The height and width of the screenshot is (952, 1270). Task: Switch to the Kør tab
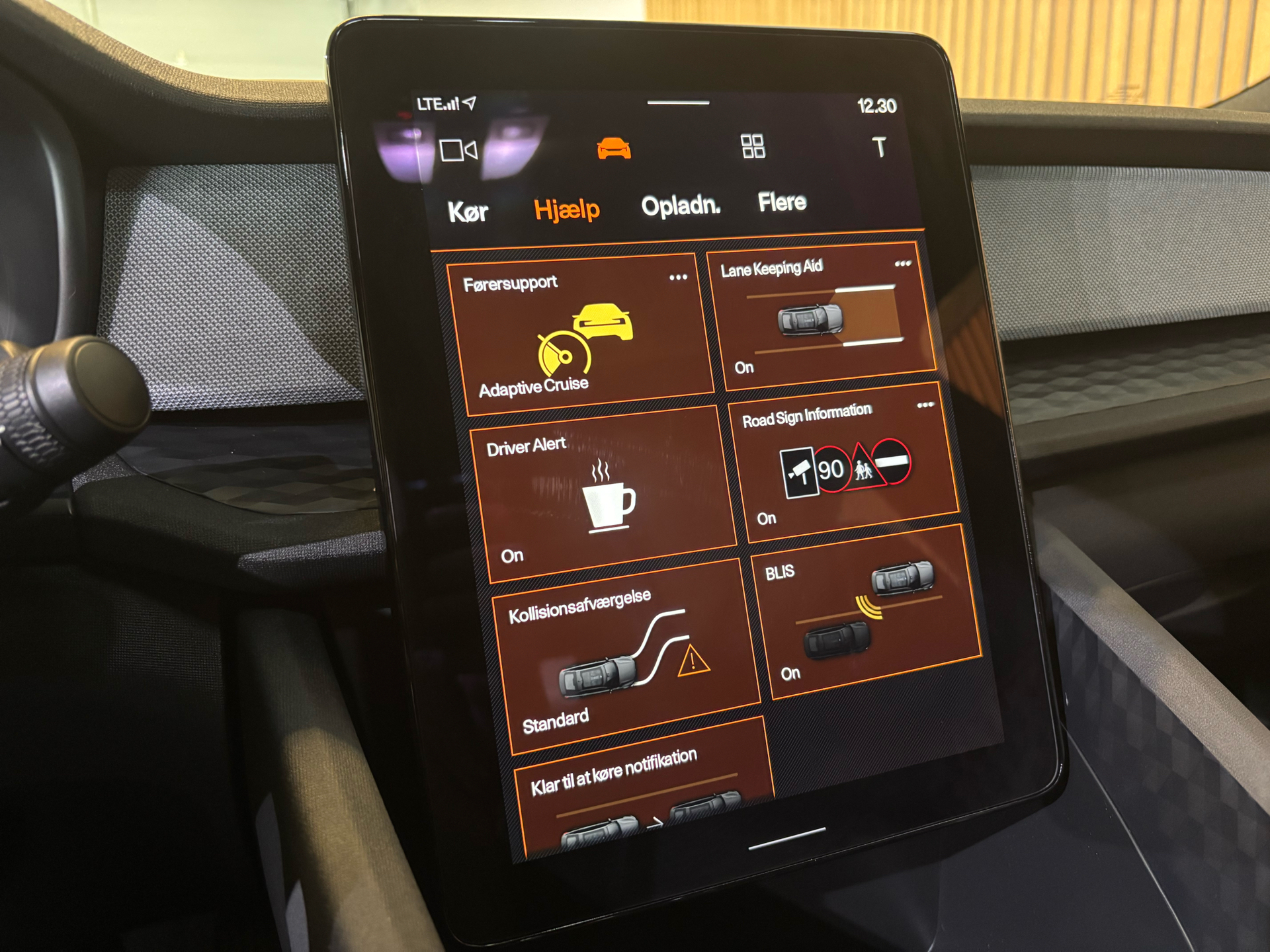coord(468,212)
